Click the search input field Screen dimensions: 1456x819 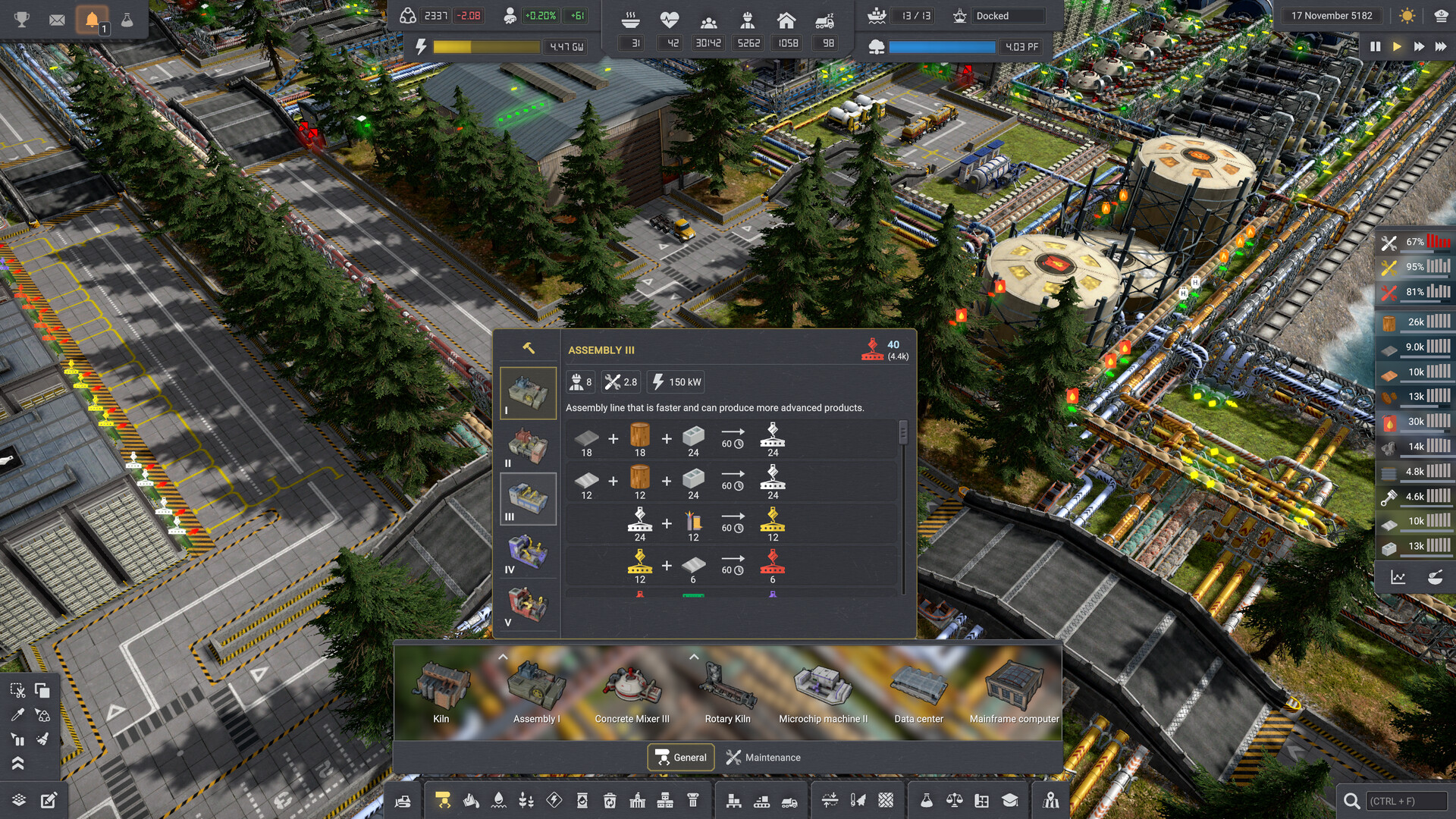pos(1404,801)
